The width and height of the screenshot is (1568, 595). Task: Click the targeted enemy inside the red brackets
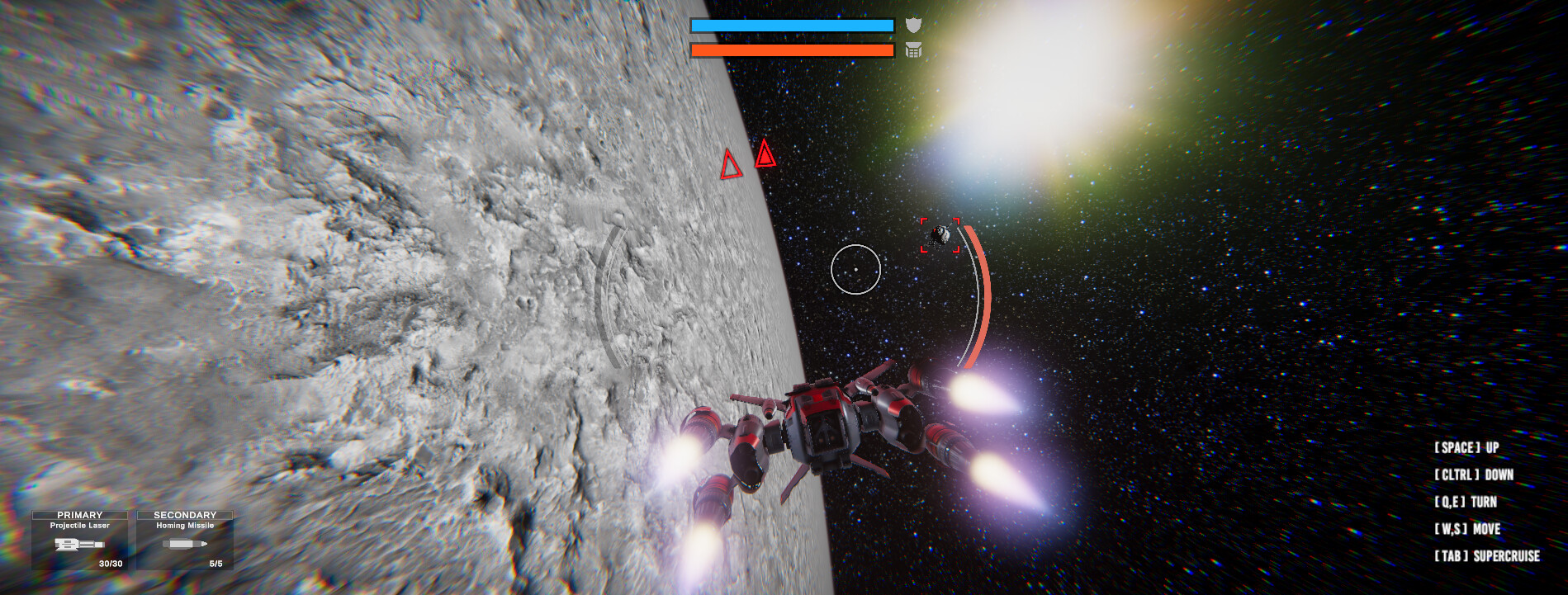pyautogui.click(x=939, y=234)
